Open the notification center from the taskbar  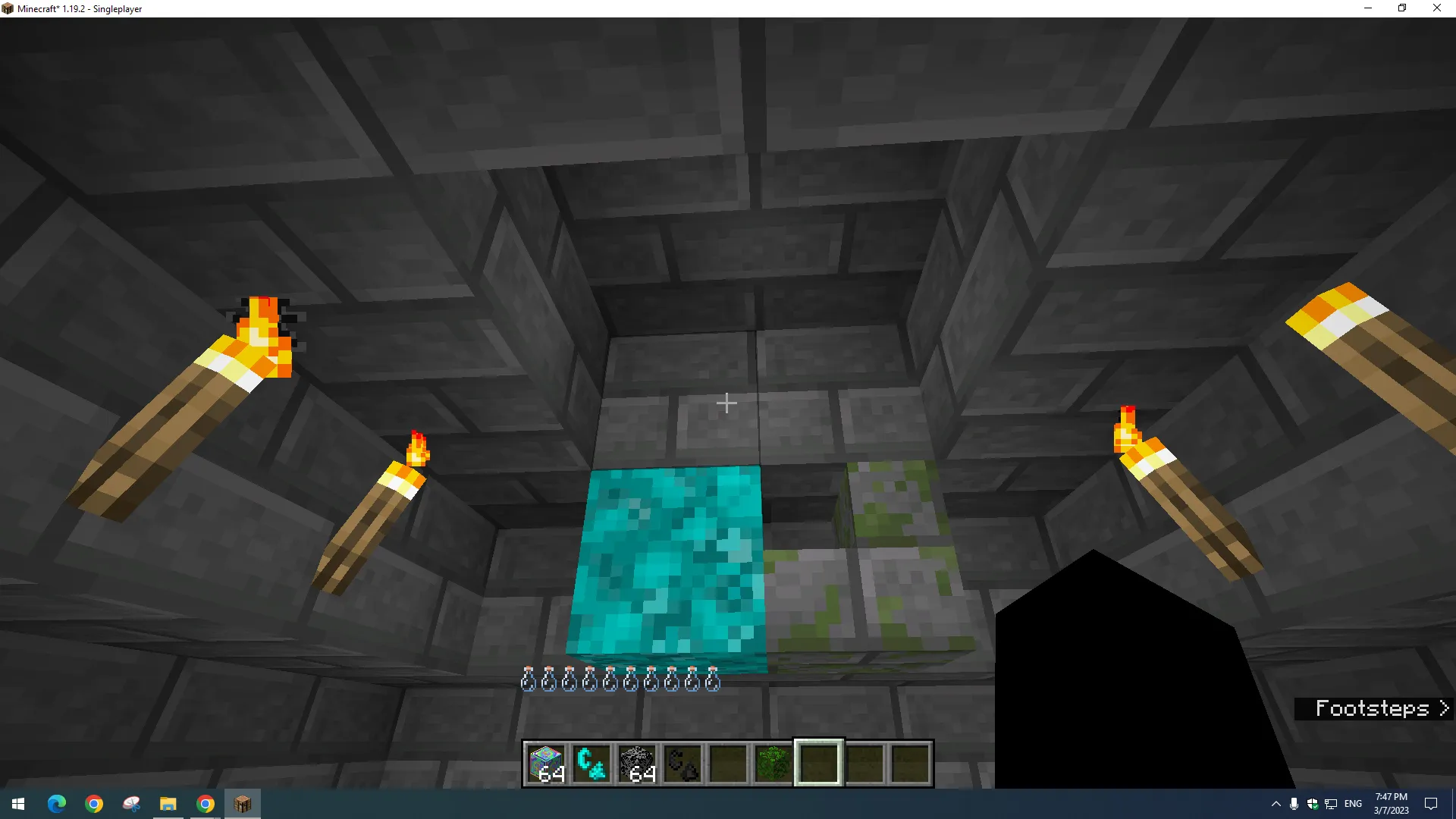pyautogui.click(x=1430, y=803)
